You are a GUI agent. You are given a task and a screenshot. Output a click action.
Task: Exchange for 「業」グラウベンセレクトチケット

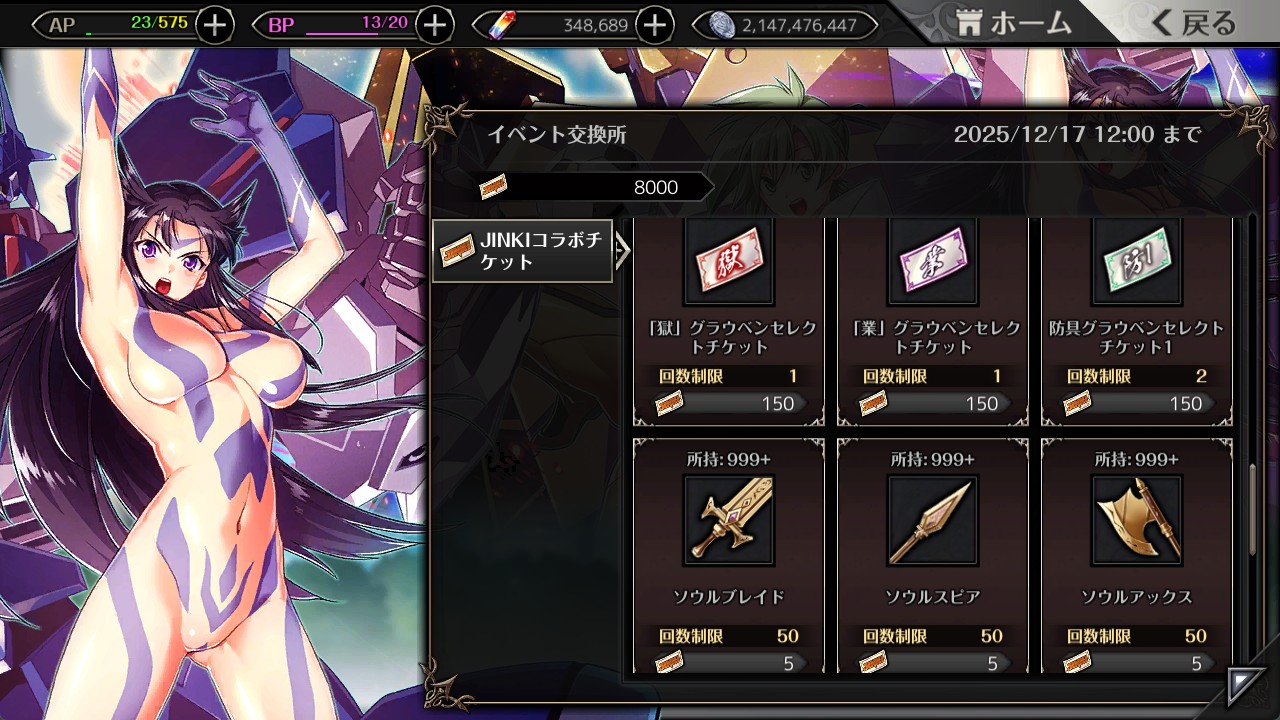point(933,320)
